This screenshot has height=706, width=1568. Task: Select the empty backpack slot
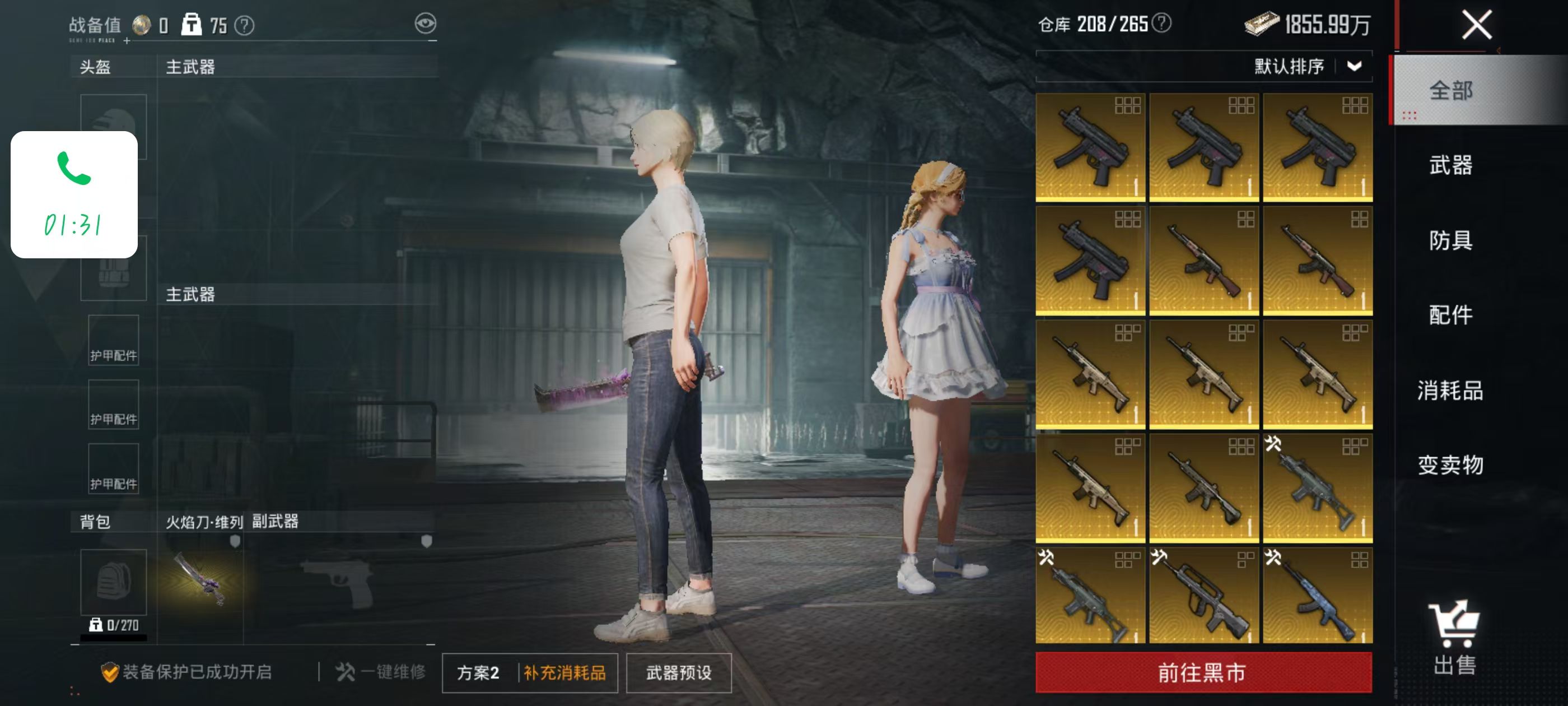pyautogui.click(x=113, y=582)
